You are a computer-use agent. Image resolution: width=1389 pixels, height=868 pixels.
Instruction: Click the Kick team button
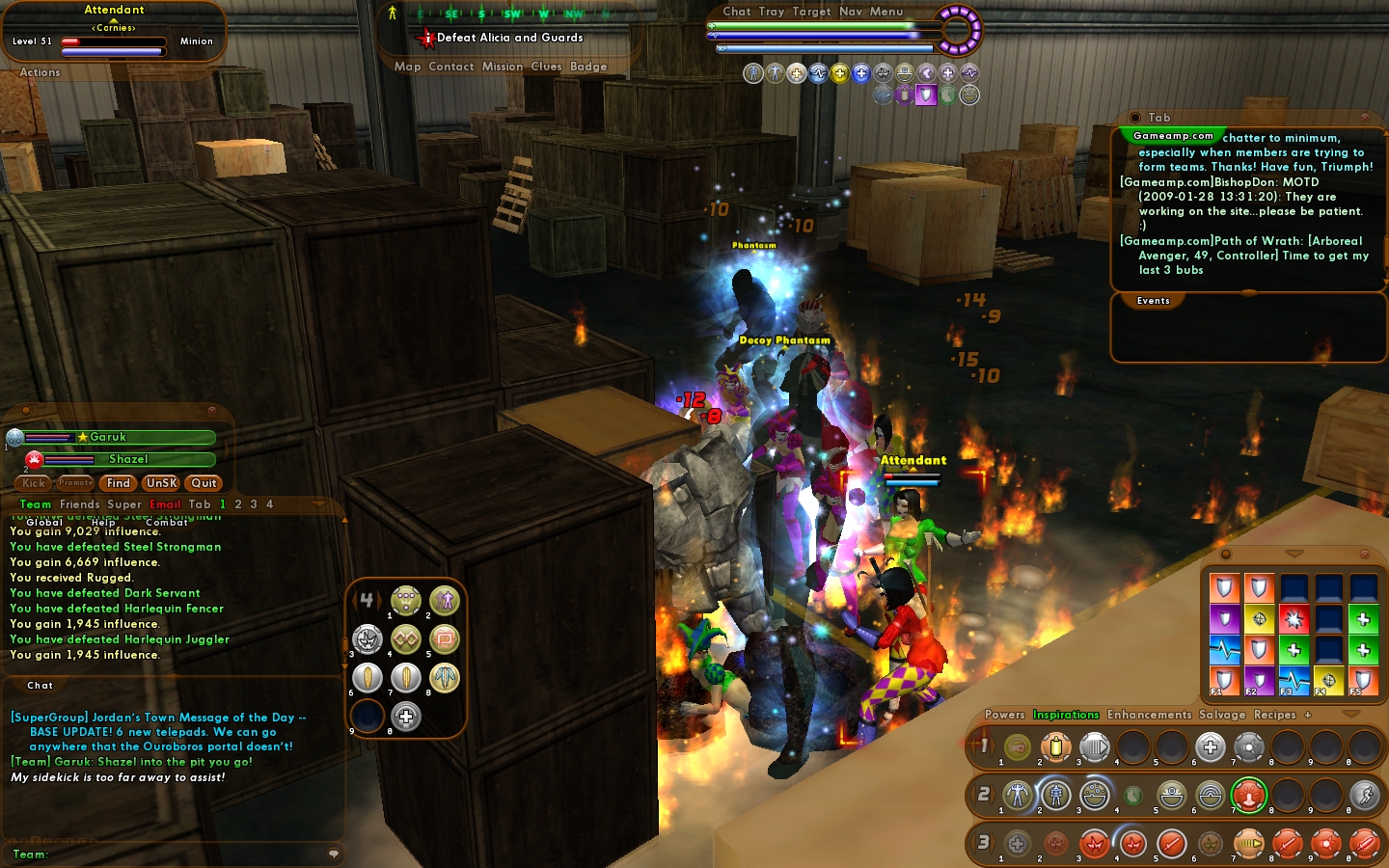[34, 483]
